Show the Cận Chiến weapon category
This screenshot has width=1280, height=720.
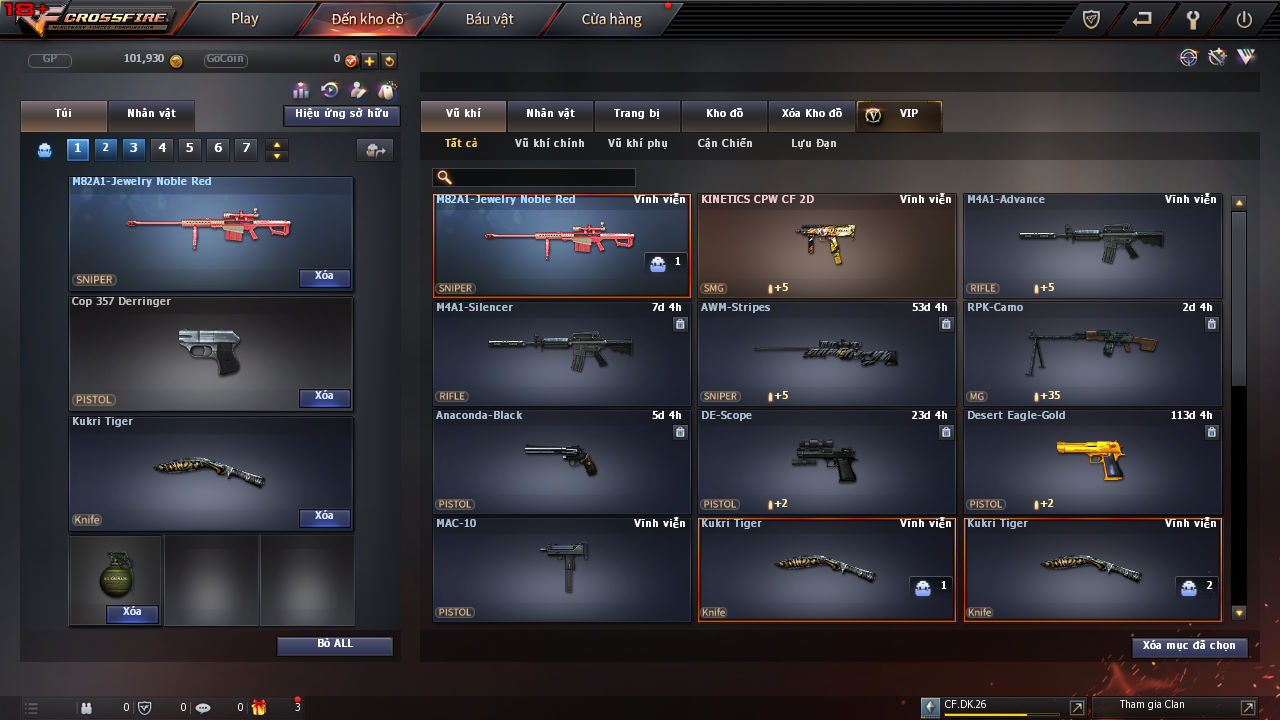coord(724,144)
